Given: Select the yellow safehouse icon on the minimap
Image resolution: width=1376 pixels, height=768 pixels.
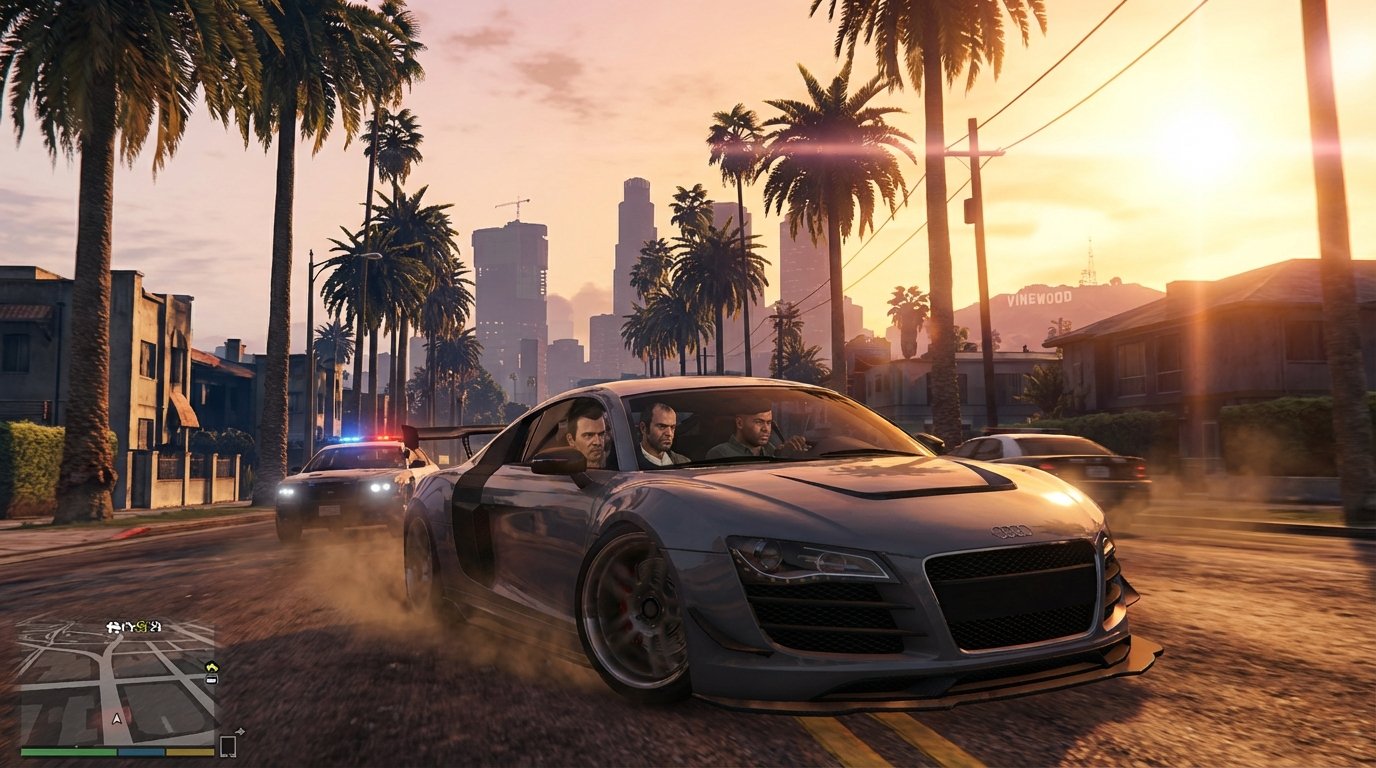Looking at the screenshot, I should pos(212,667).
